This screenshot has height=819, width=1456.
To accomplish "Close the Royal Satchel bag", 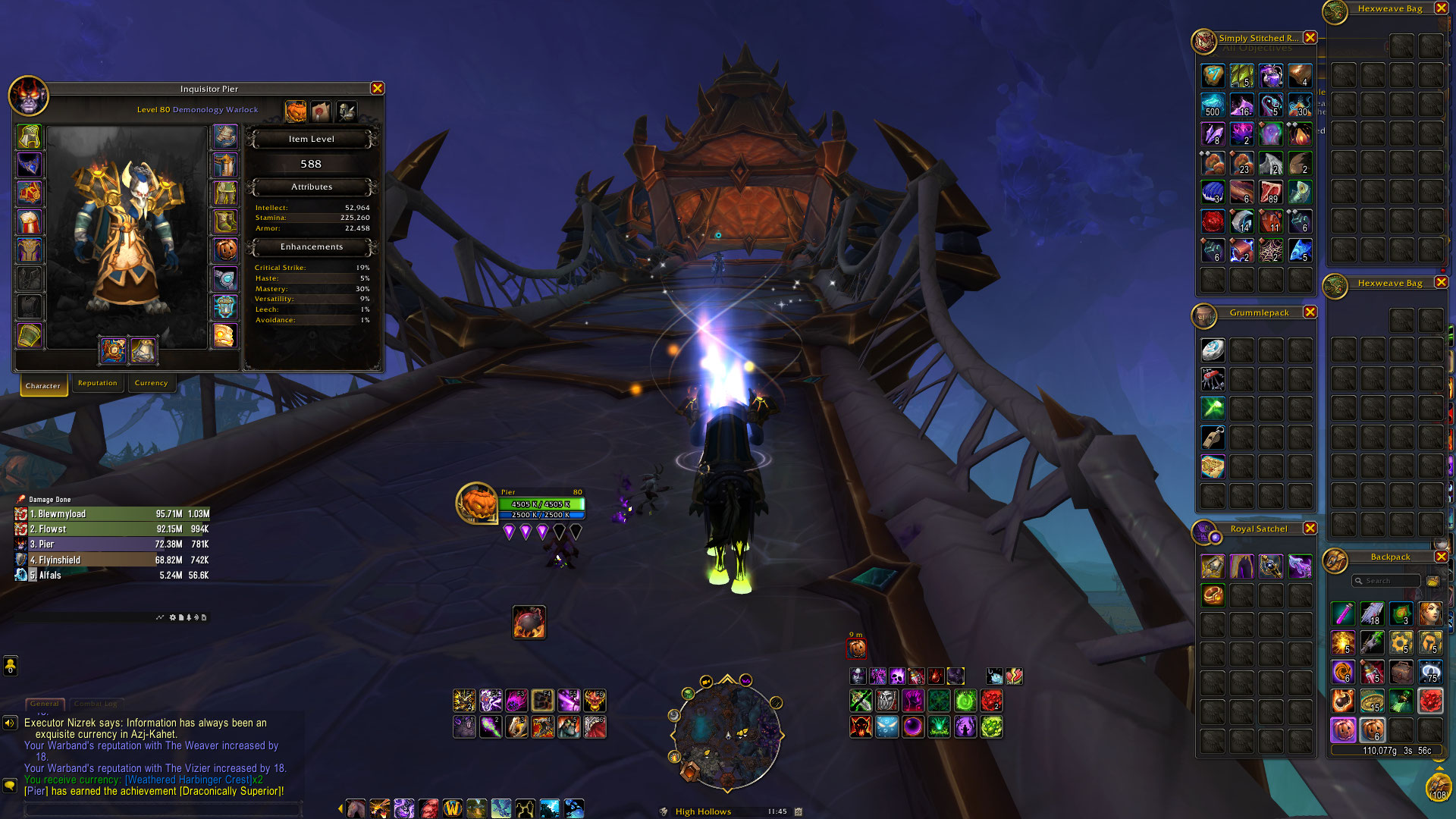I will 1310,529.
